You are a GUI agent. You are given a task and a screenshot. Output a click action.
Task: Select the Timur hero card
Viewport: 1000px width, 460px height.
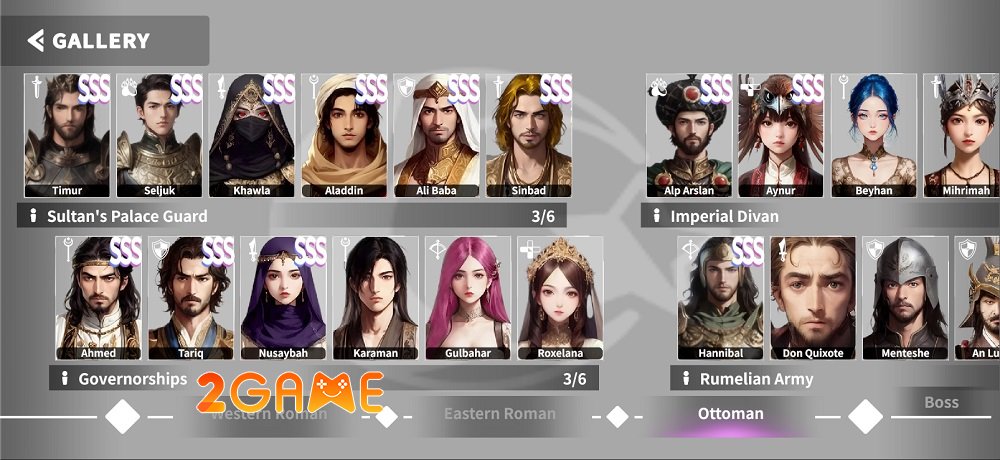tap(68, 135)
